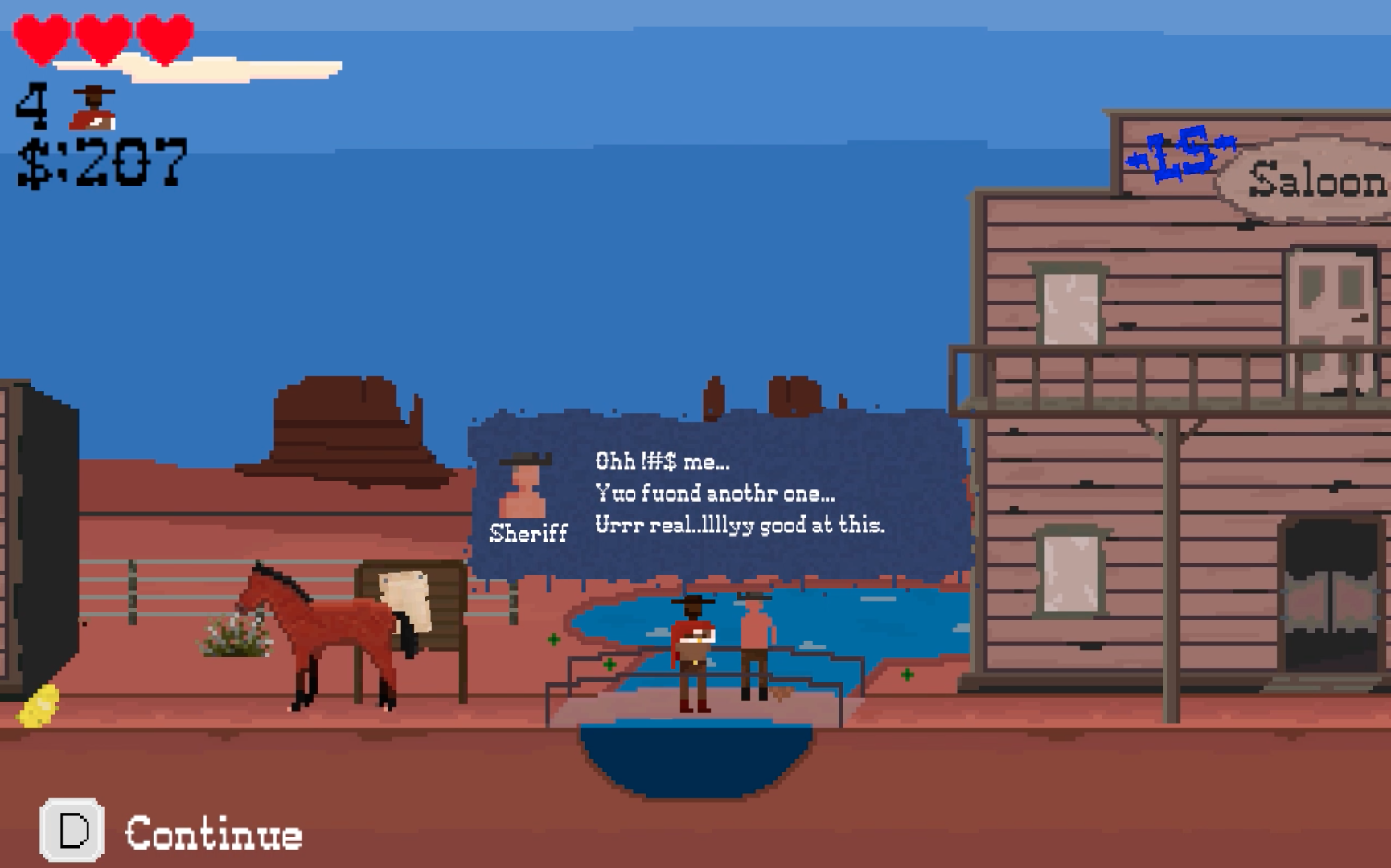Expand the bounty counter showing 4
Viewport: 1391px width, 868px height.
click(32, 104)
